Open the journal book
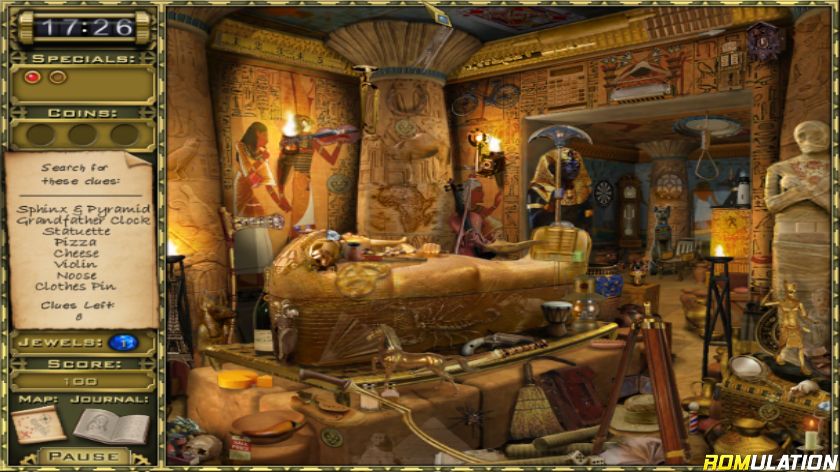 tap(110, 425)
